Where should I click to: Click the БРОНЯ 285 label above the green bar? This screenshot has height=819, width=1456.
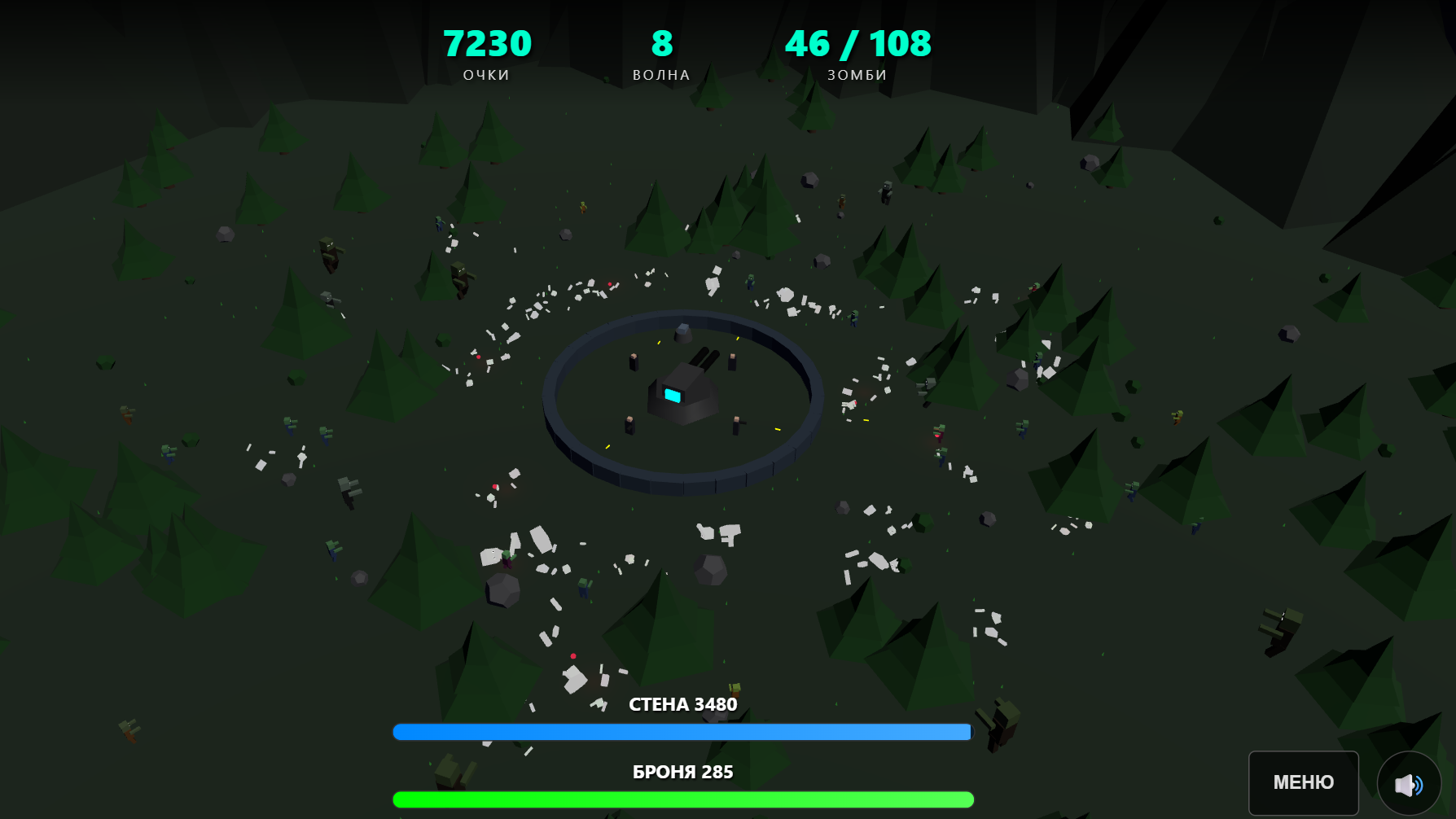click(x=682, y=772)
